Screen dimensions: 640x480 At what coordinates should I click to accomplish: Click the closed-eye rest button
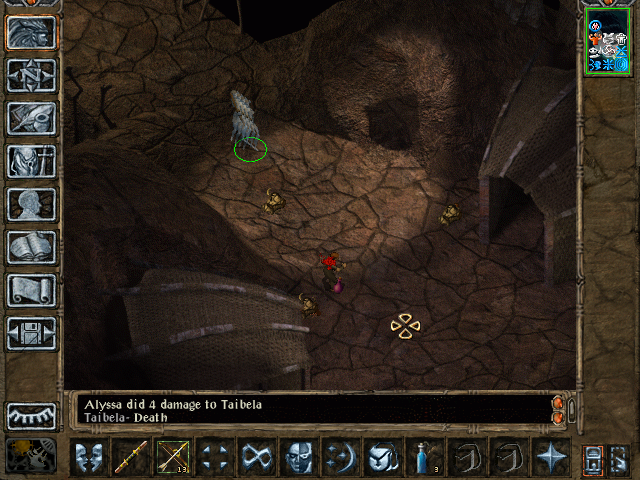pos(31,415)
